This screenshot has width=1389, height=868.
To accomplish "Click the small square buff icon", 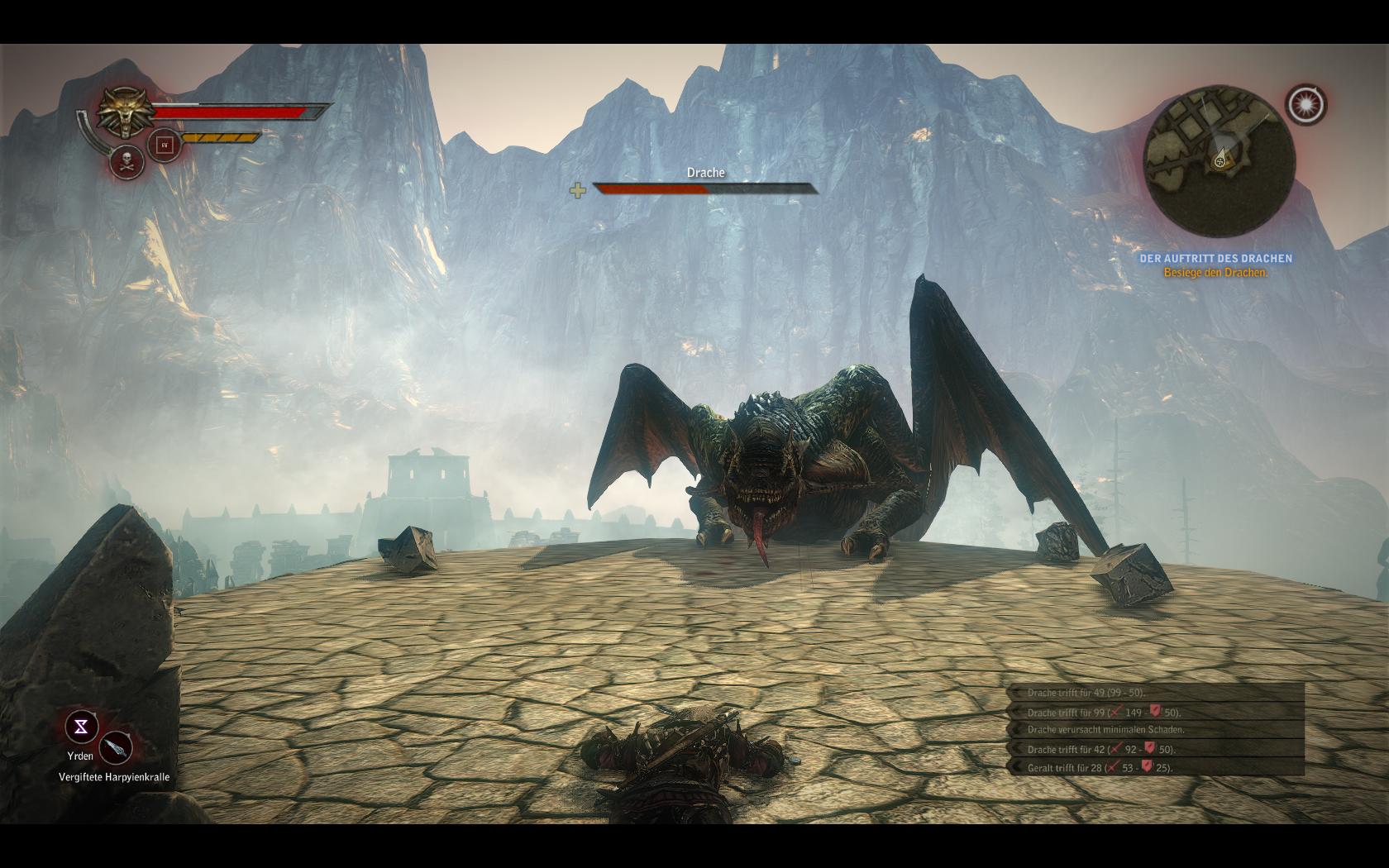I will (x=164, y=145).
